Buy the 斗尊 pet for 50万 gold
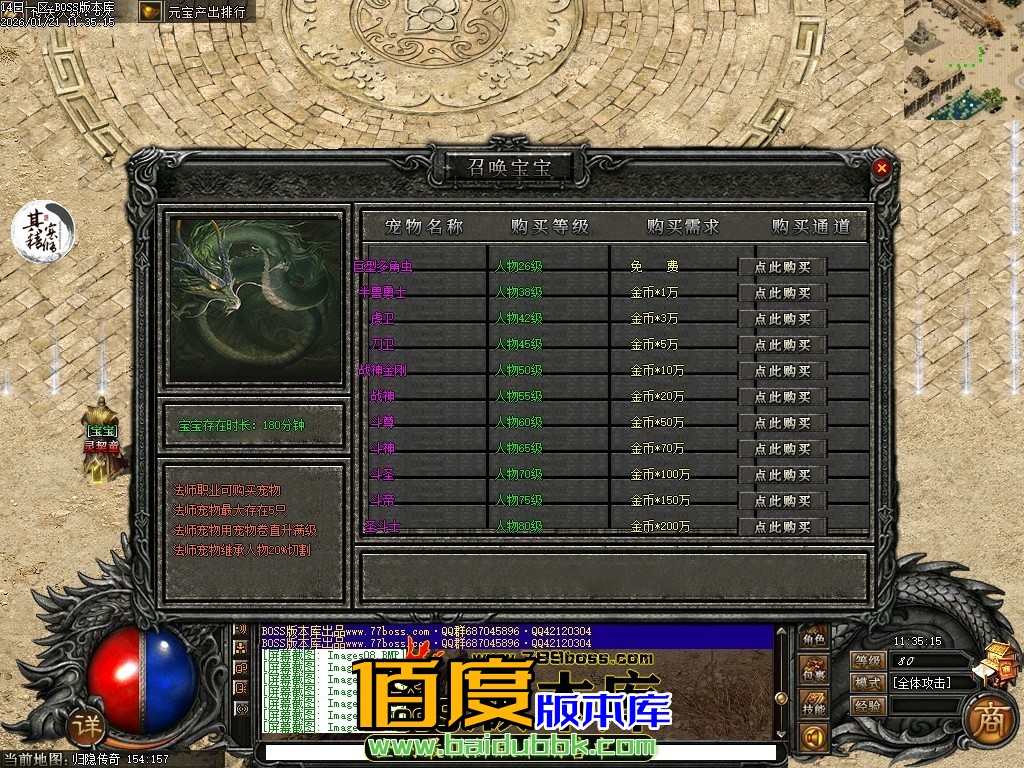Screen dimensions: 1024x768 point(782,423)
